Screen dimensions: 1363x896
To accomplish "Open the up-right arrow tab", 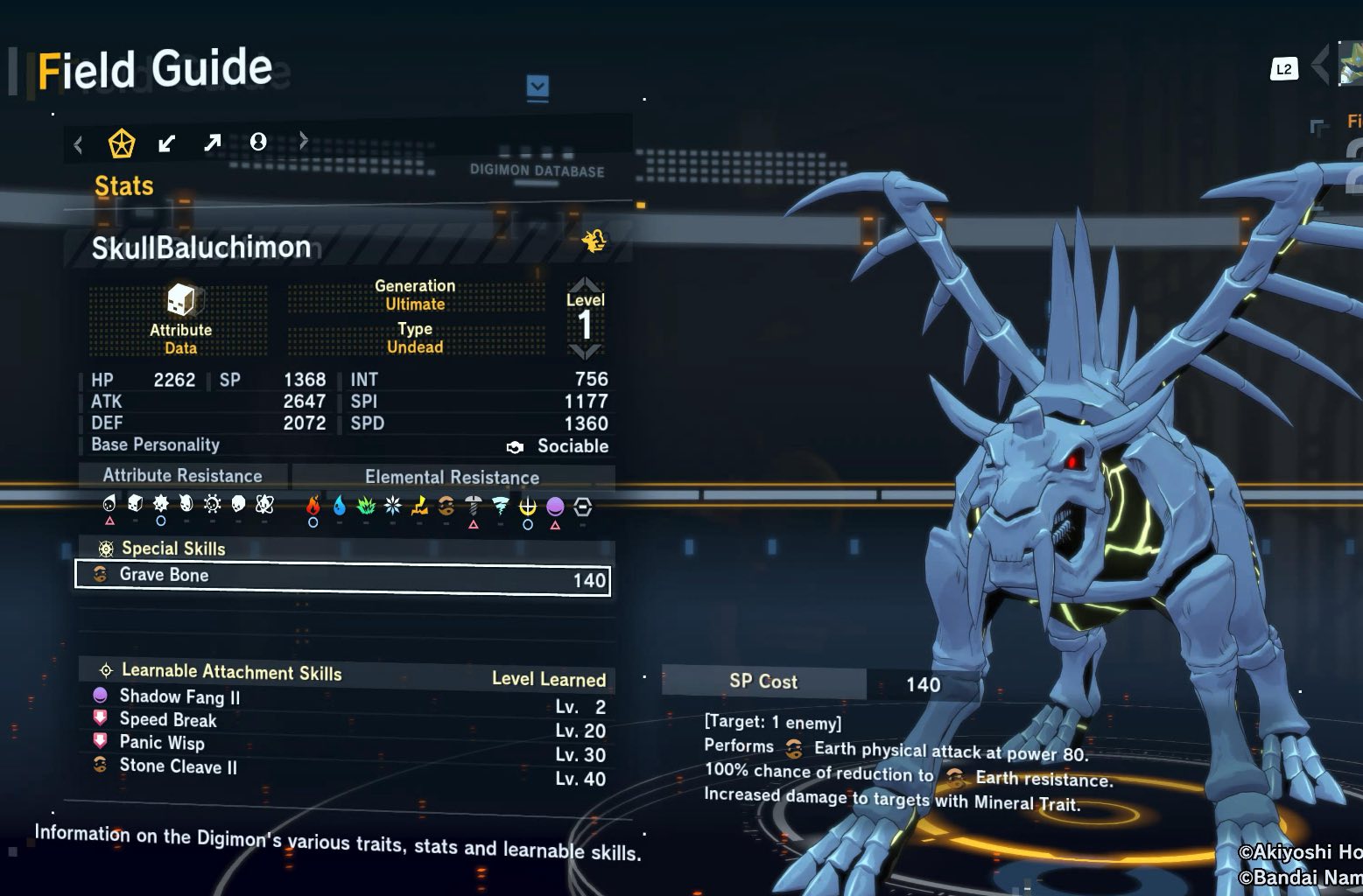I will (x=212, y=143).
